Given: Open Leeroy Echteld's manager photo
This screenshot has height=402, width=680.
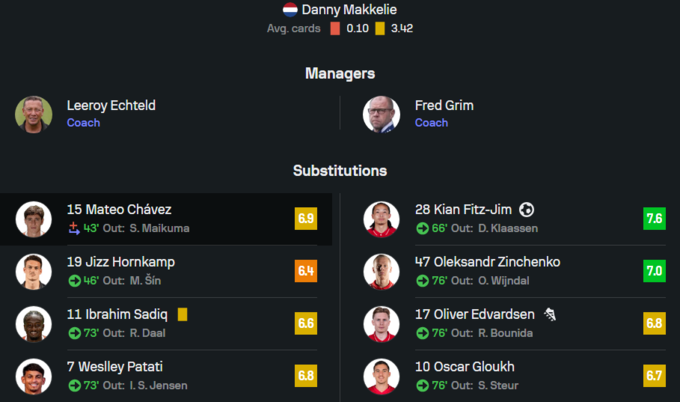Looking at the screenshot, I should coord(33,114).
